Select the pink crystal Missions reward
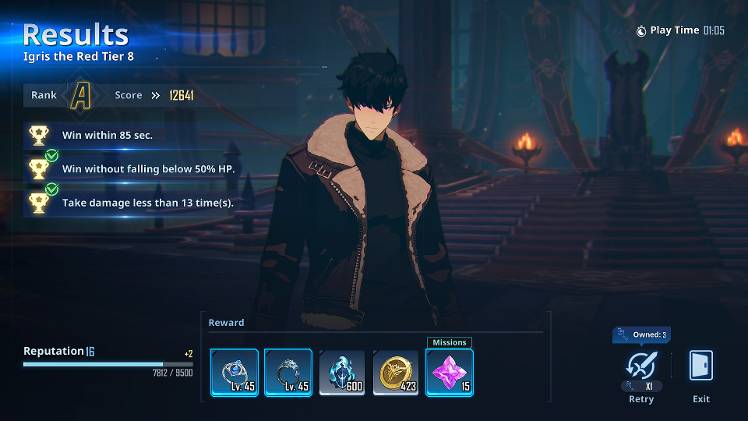 [x=450, y=372]
